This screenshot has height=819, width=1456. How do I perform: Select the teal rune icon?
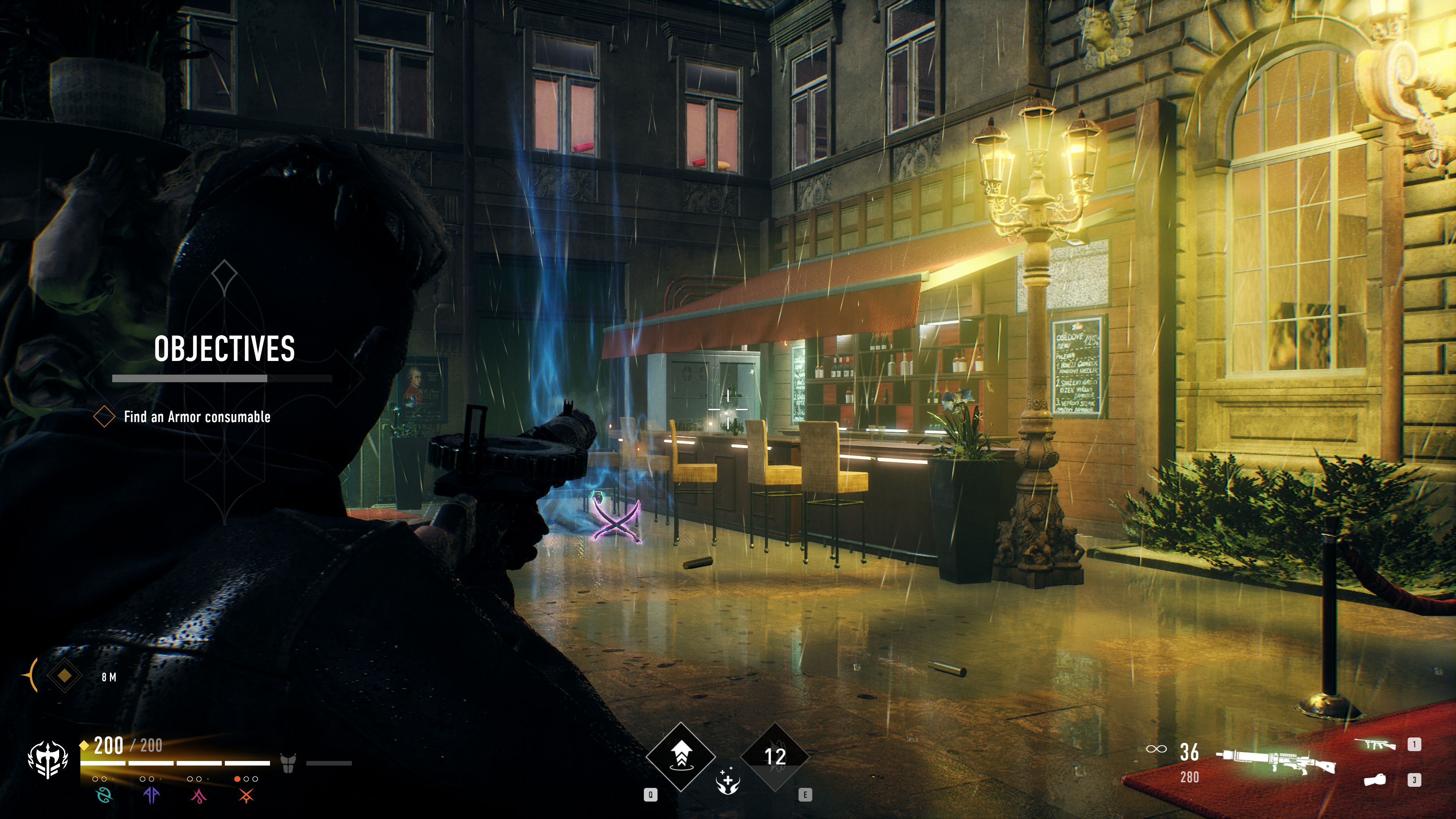[104, 795]
